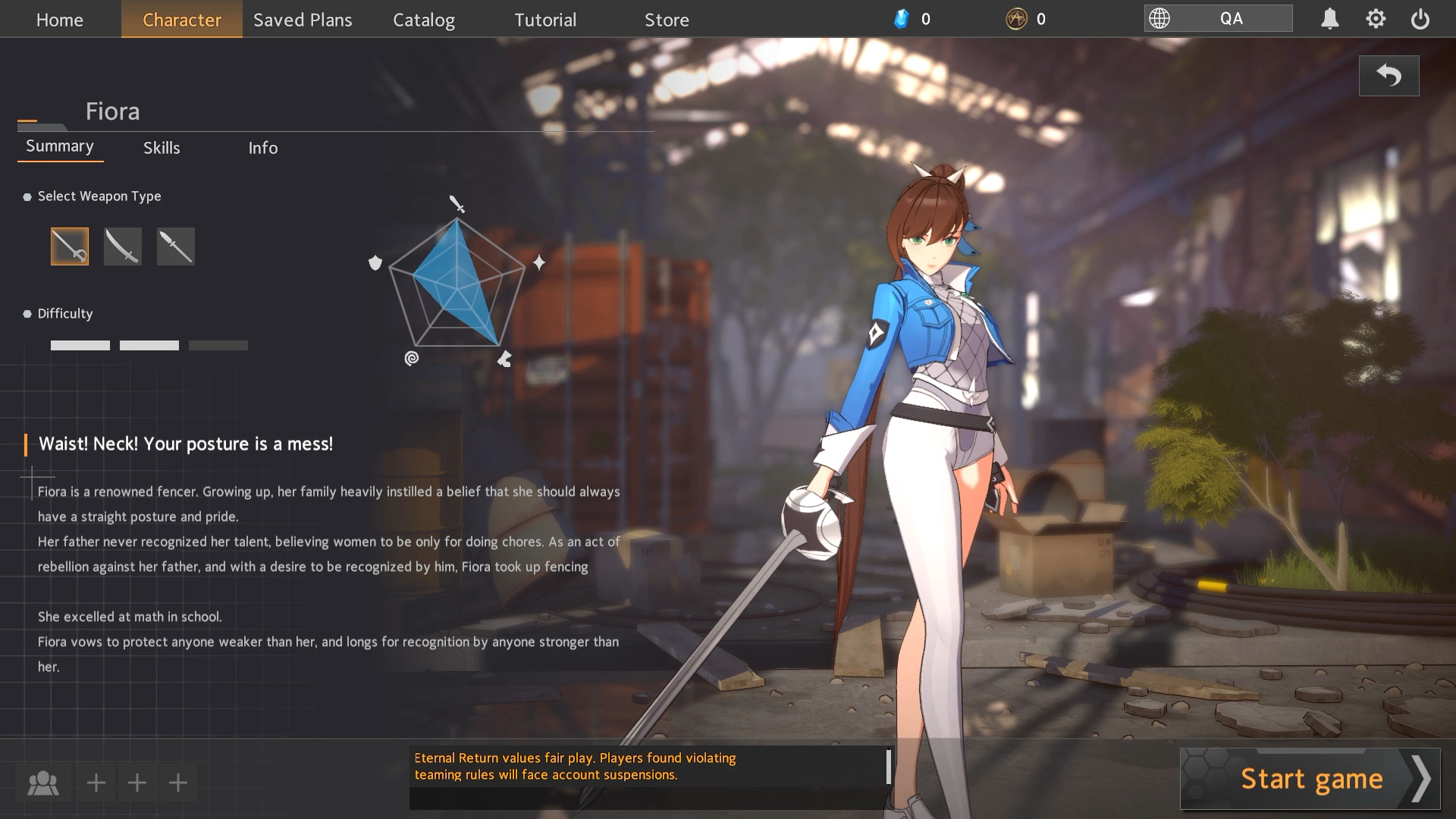Pick the spear weapon type

176,246
